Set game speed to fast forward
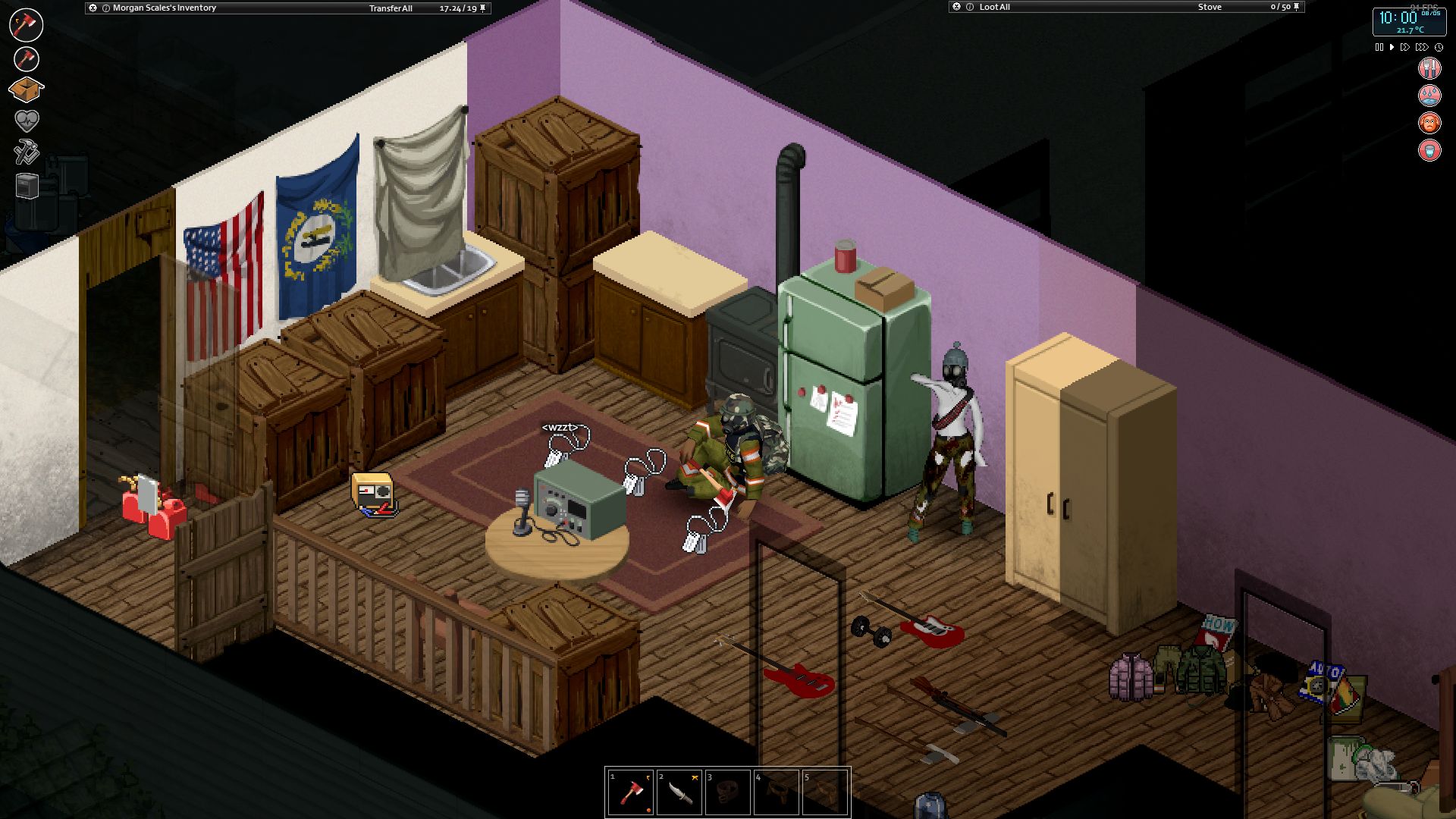Viewport: 1456px width, 819px height. coord(1404,47)
